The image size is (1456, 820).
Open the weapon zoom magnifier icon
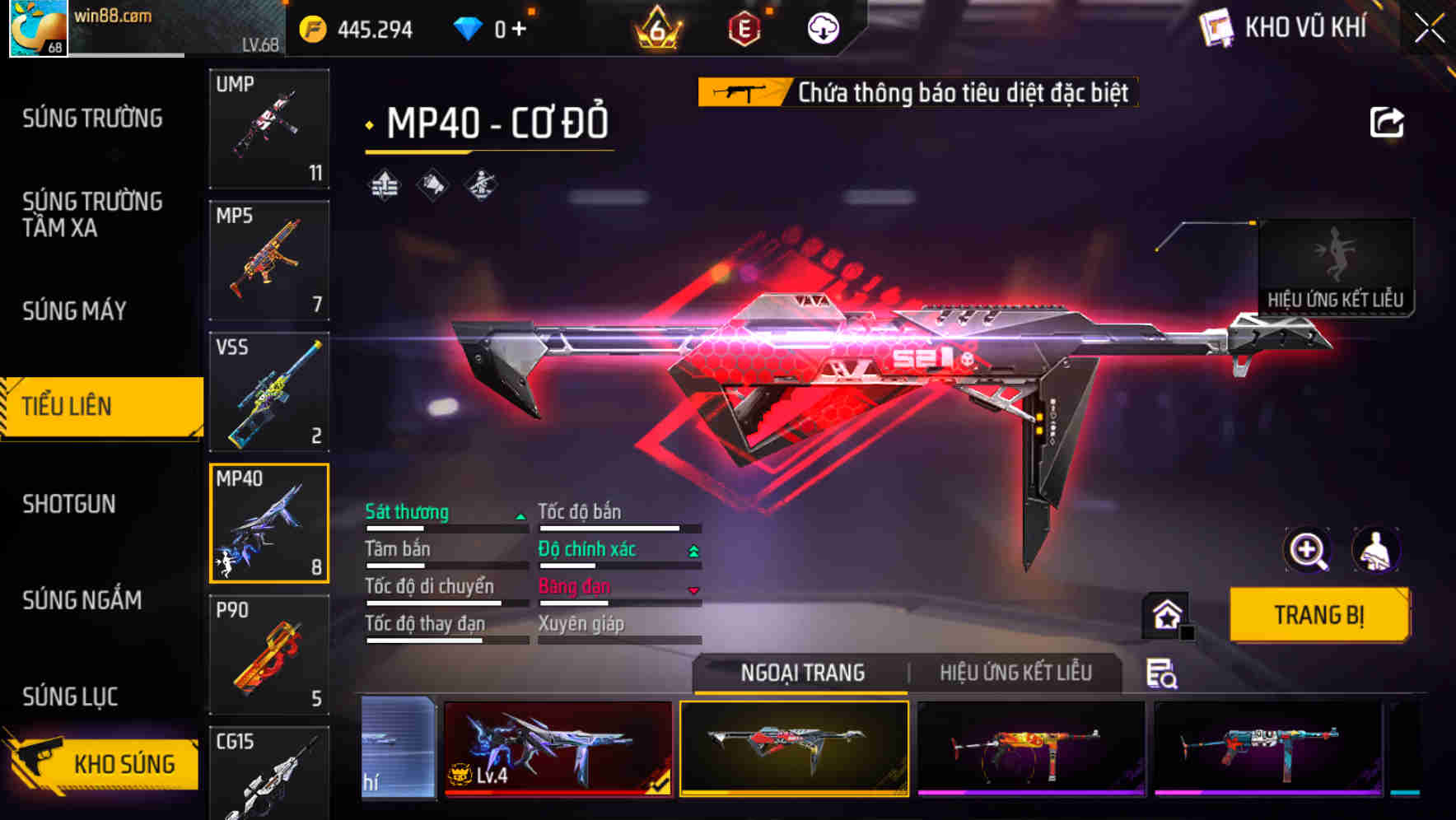tap(1308, 550)
